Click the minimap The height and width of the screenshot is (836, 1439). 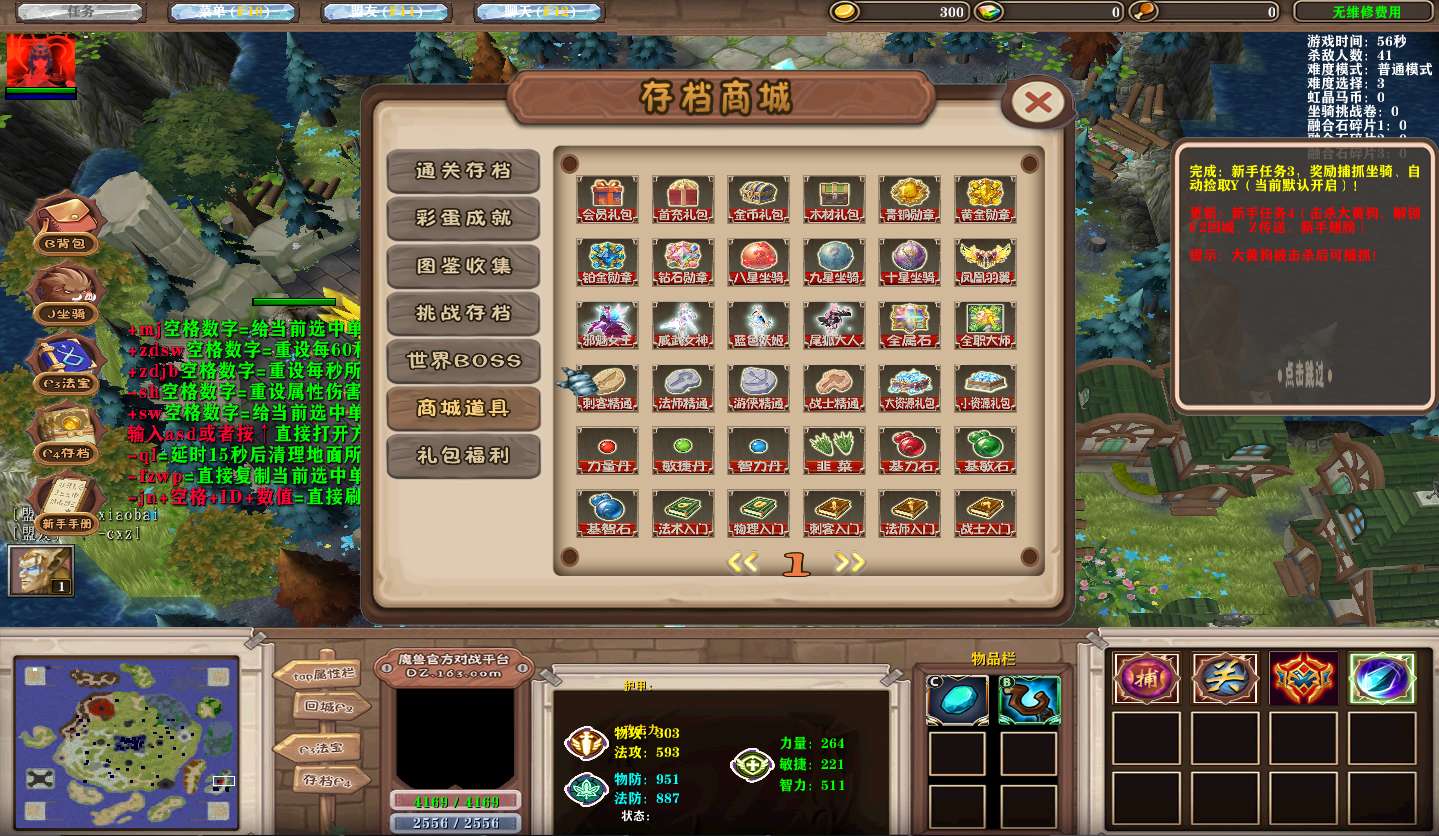coord(126,742)
